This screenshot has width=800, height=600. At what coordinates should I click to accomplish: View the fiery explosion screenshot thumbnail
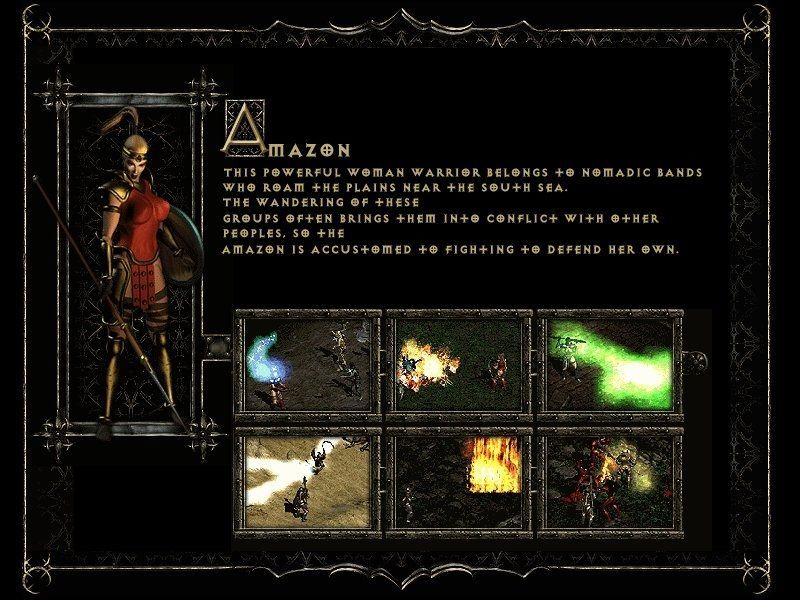(x=458, y=364)
